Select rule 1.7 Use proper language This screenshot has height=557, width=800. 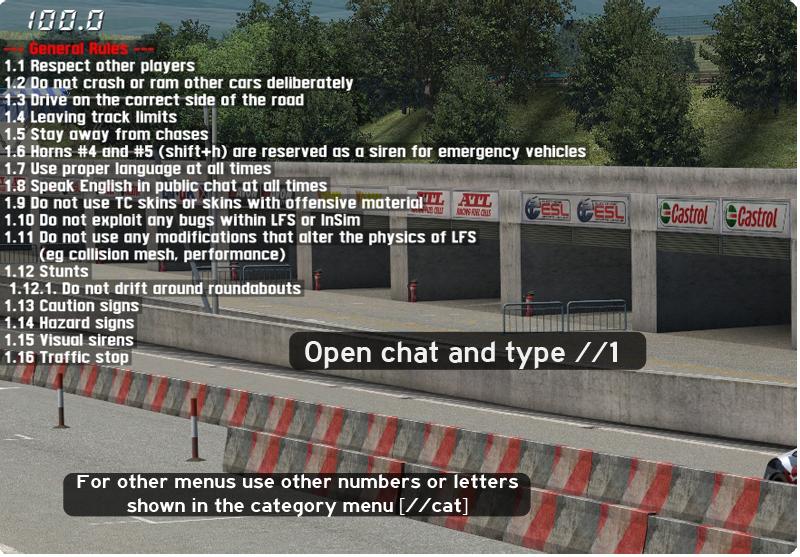138,169
